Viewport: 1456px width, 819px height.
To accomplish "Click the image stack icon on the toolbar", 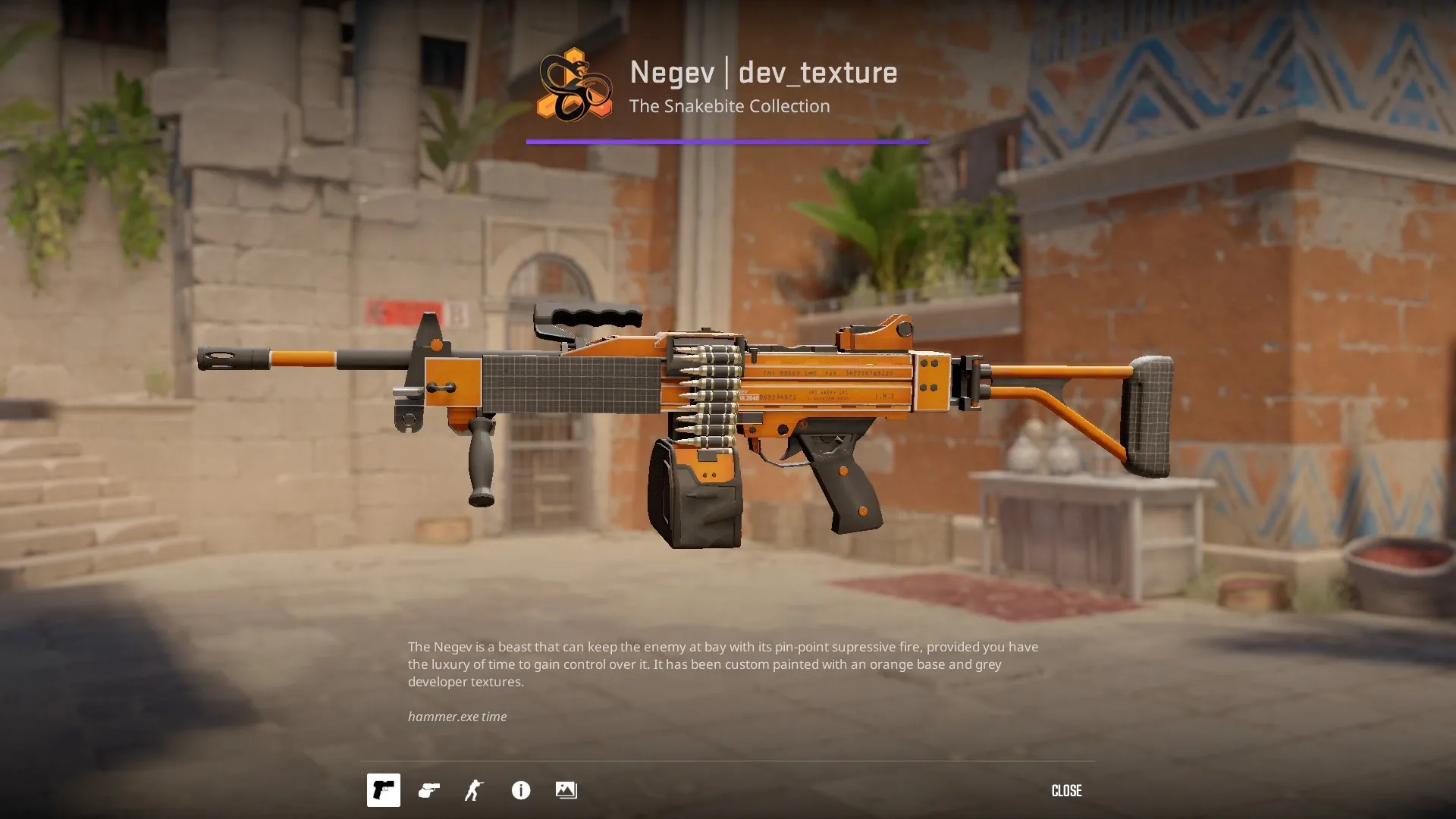I will pyautogui.click(x=566, y=791).
